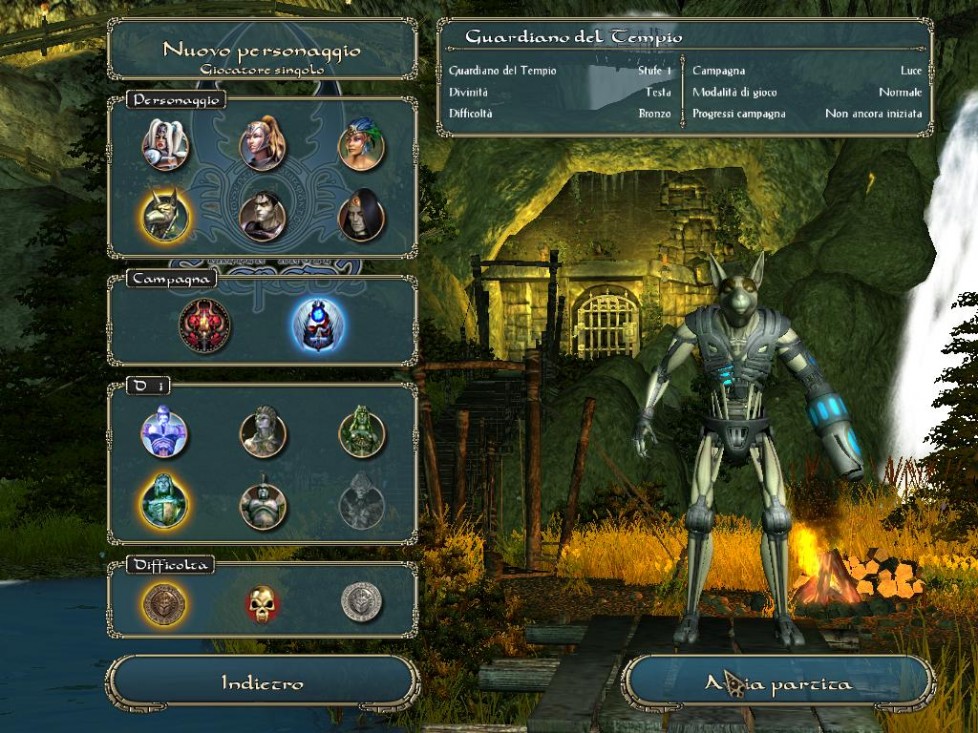Screen dimensions: 978x733
Task: Enable the golden skull hardcore option
Action: tap(263, 602)
